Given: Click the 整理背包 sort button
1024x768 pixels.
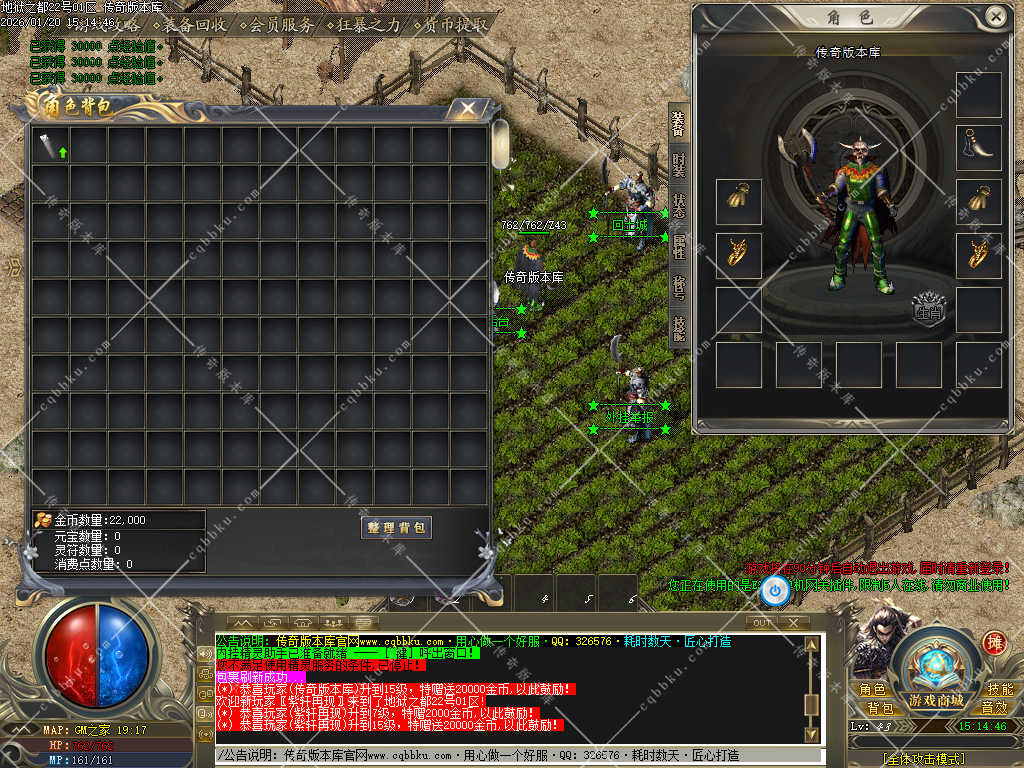Looking at the screenshot, I should (x=397, y=527).
